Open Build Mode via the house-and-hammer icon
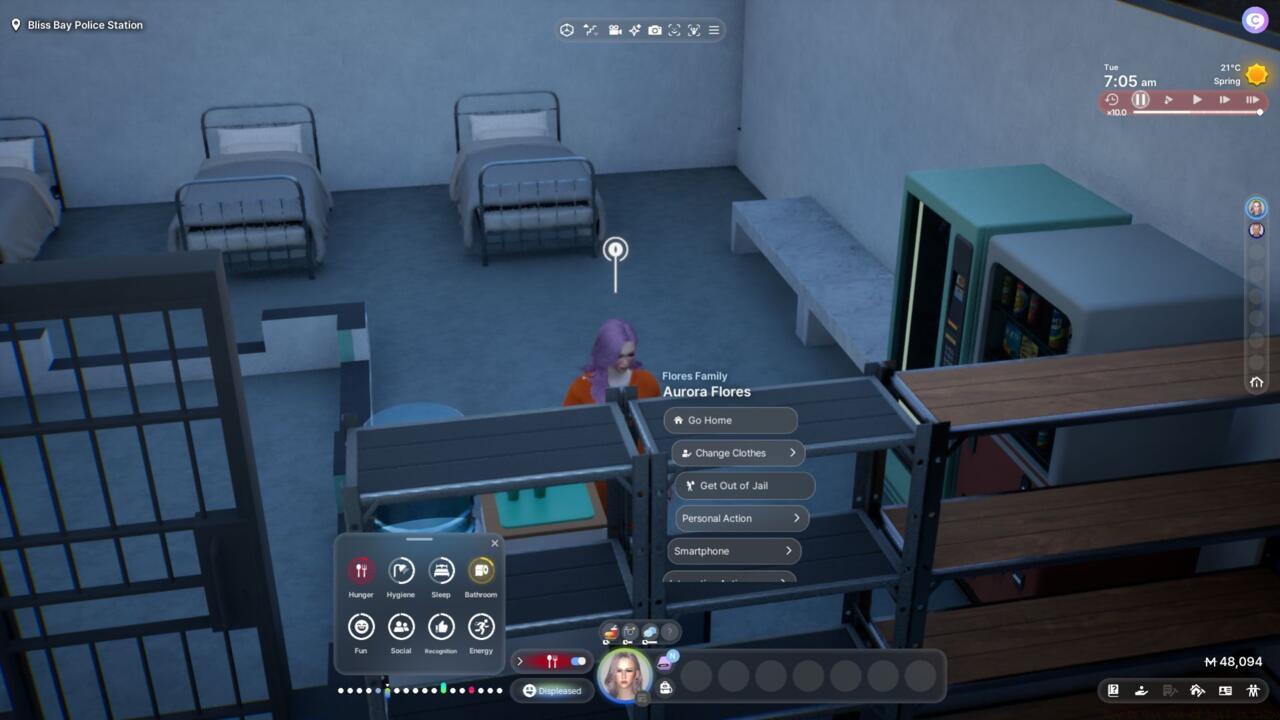Viewport: 1280px width, 720px height. click(1197, 691)
